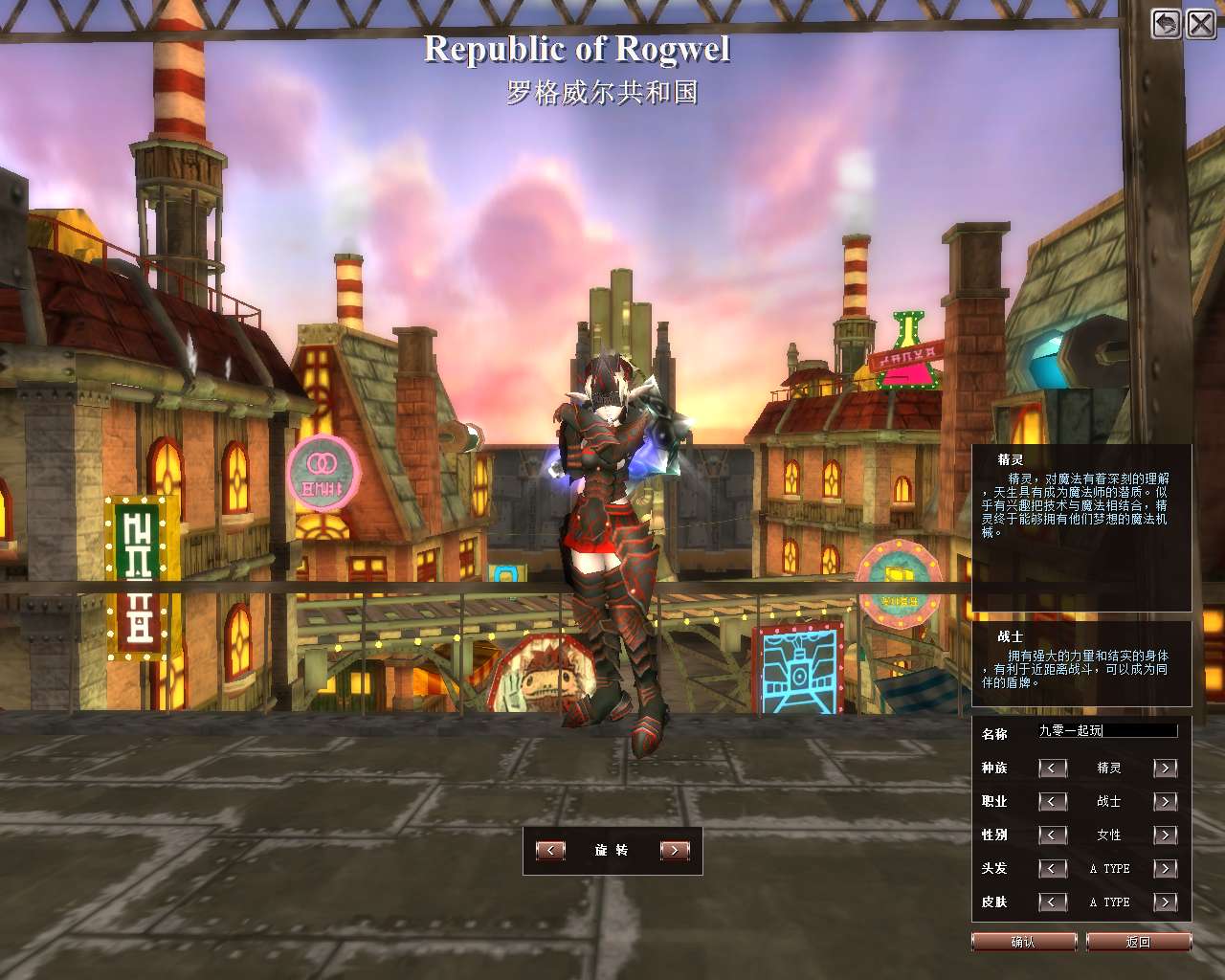The height and width of the screenshot is (980, 1225).
Task: Choose the previous 头发 hair type
Action: 1053,868
